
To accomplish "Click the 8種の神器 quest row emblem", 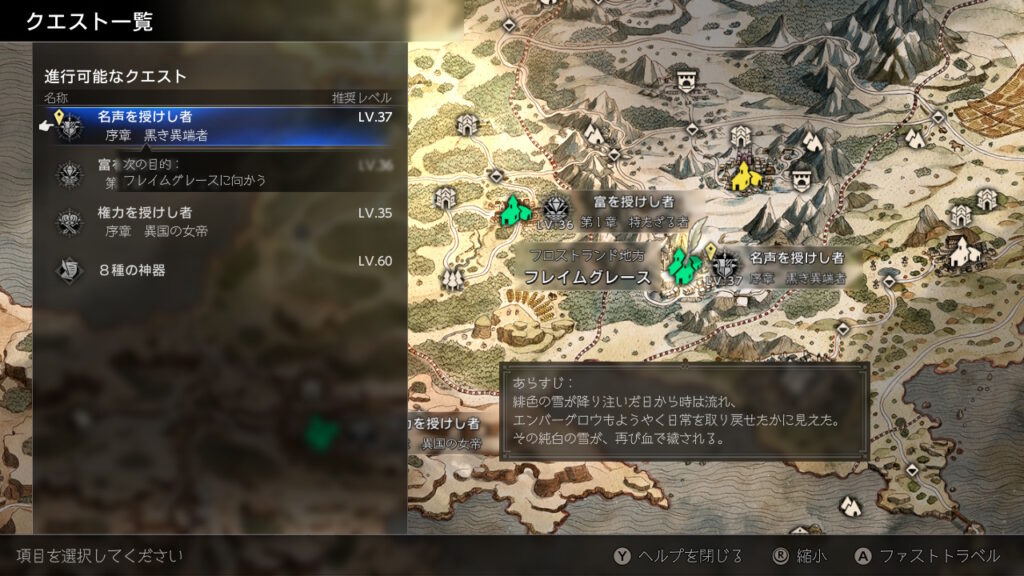I will 68,269.
